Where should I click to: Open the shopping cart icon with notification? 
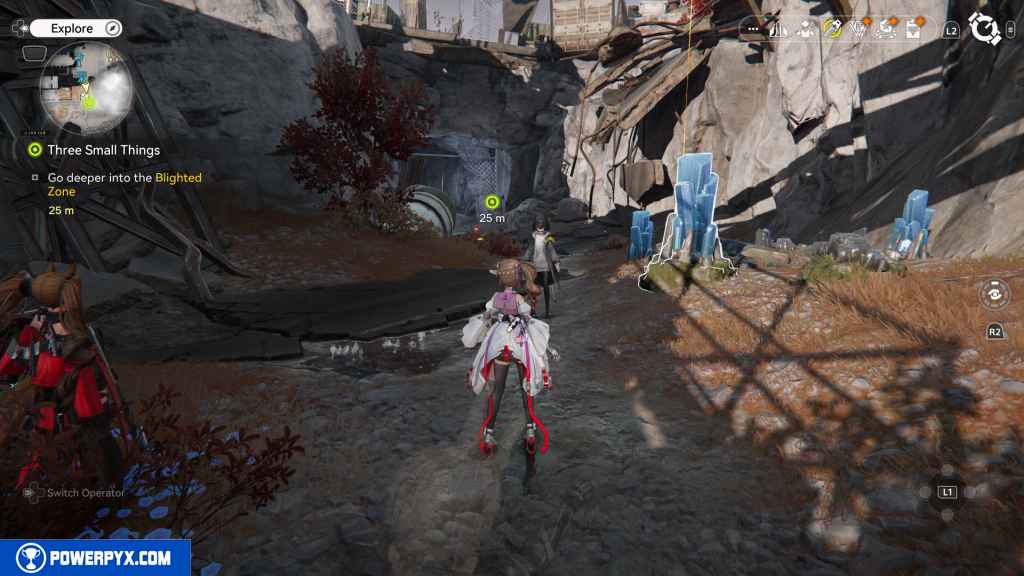coord(885,29)
